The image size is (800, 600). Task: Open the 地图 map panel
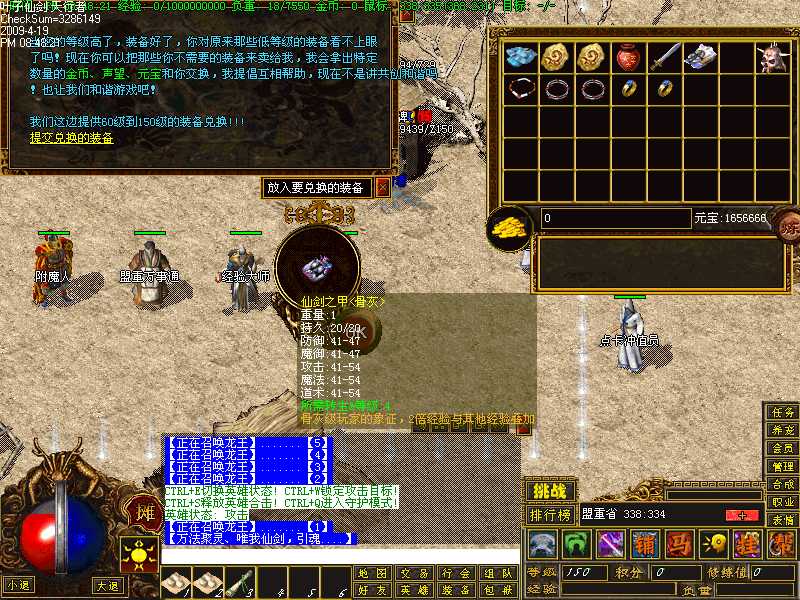[371, 573]
